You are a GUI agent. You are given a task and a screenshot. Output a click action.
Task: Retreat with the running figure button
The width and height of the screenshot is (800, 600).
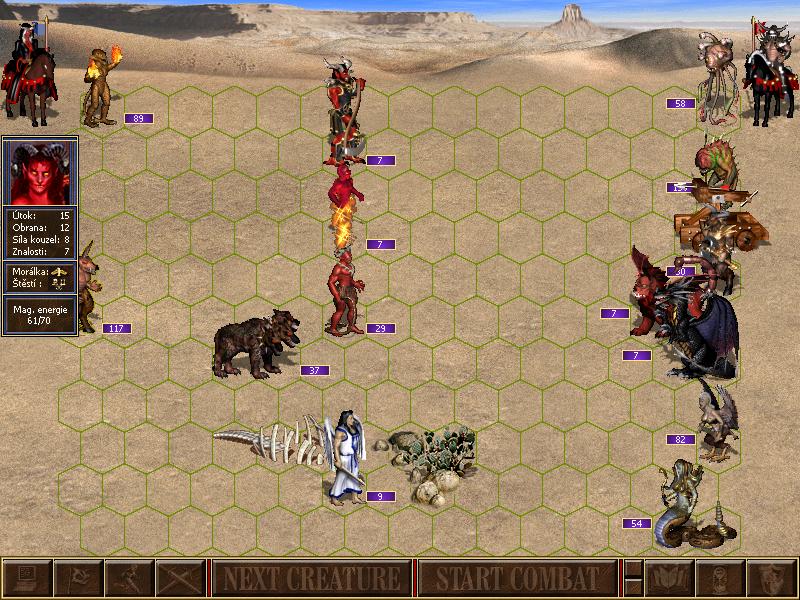(129, 578)
